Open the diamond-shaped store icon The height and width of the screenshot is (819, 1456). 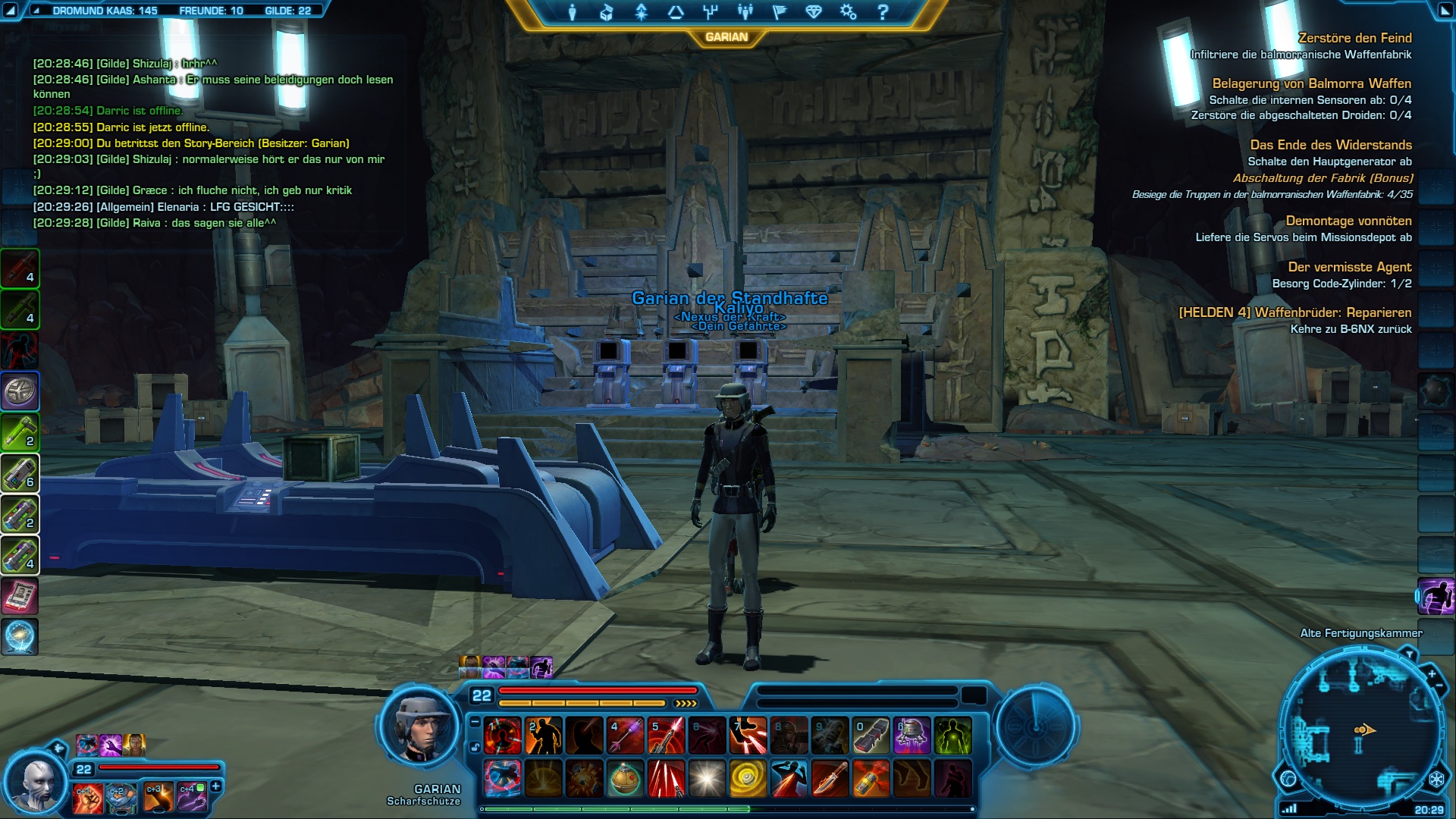814,12
